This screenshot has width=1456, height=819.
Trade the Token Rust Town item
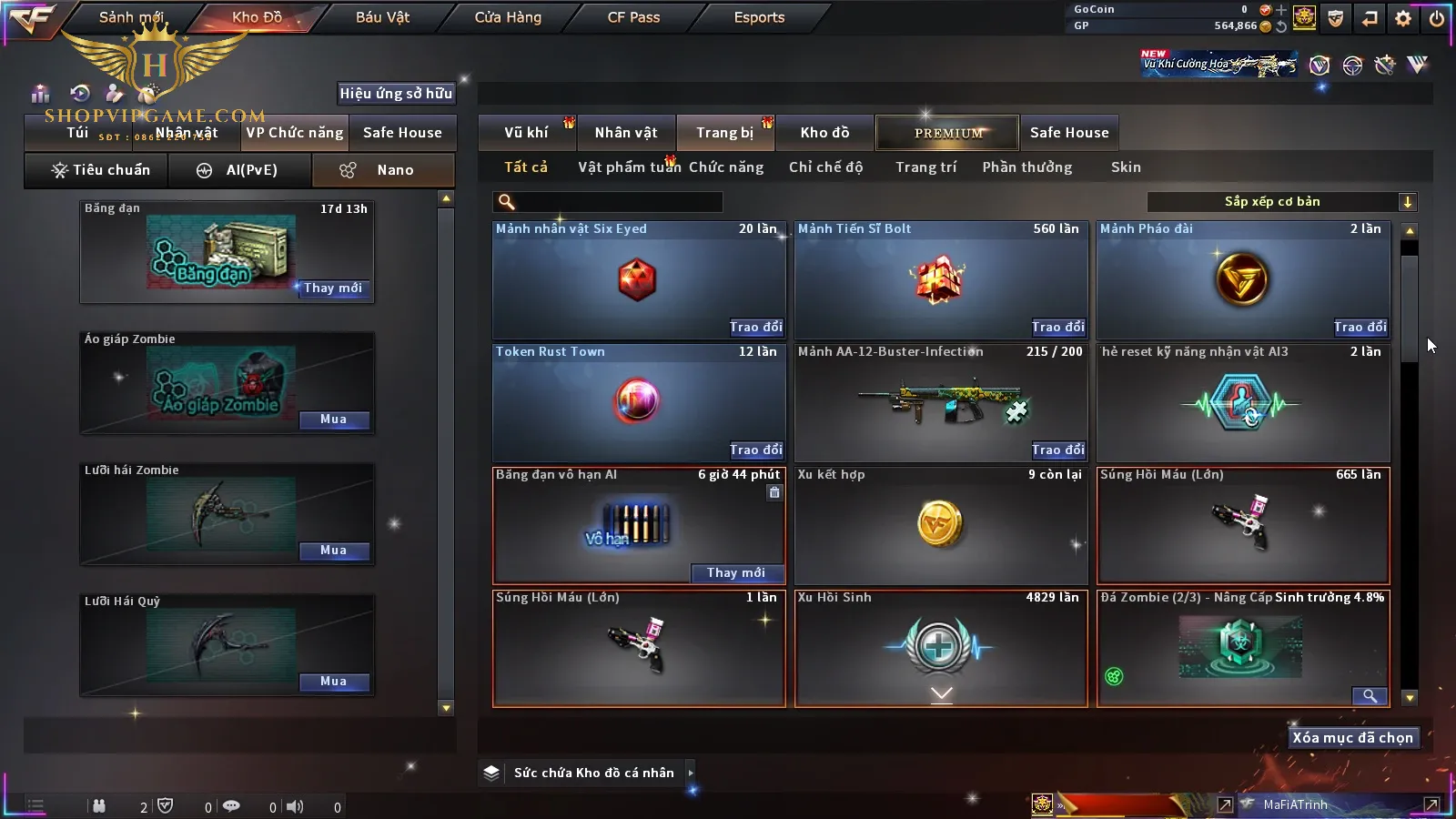click(x=755, y=450)
